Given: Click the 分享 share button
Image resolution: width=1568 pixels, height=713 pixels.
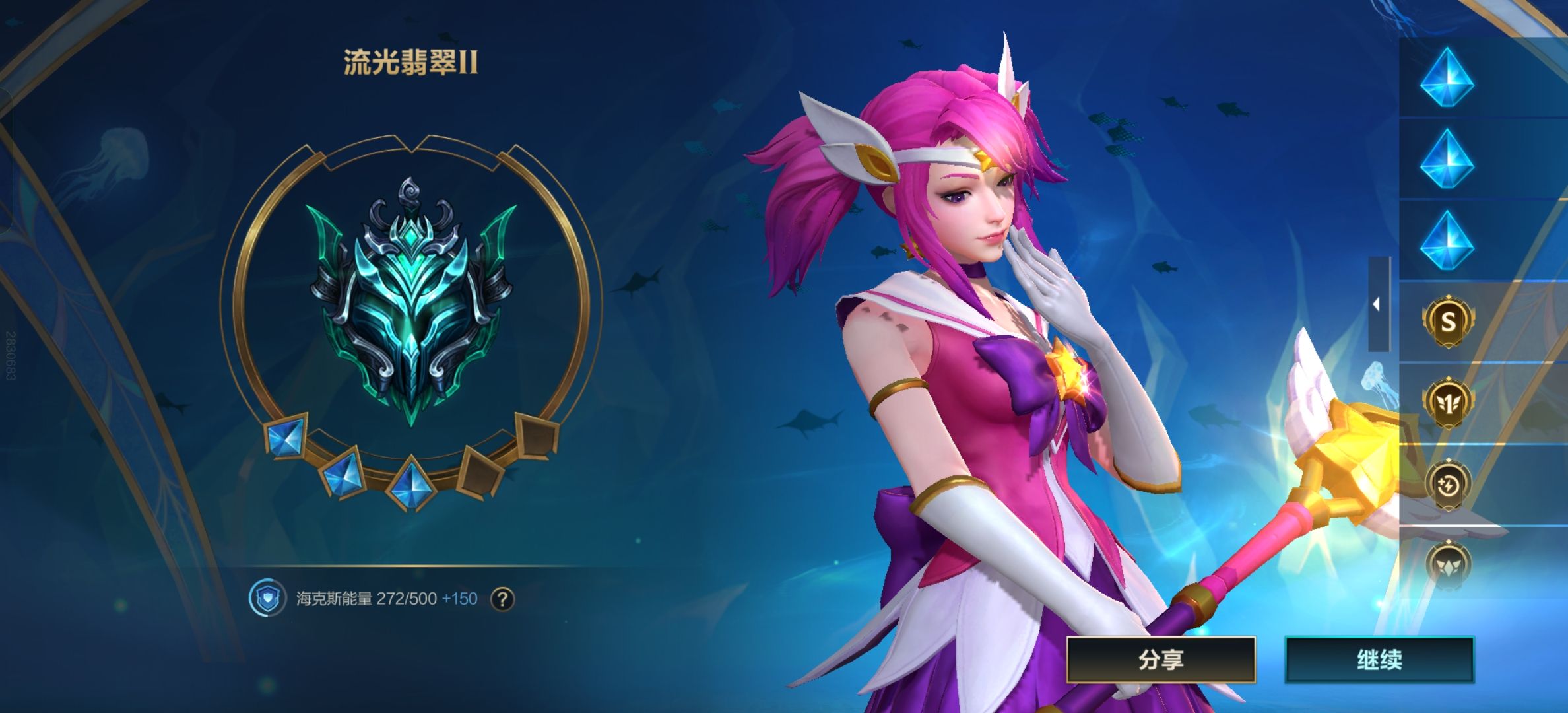Looking at the screenshot, I should [x=1161, y=659].
